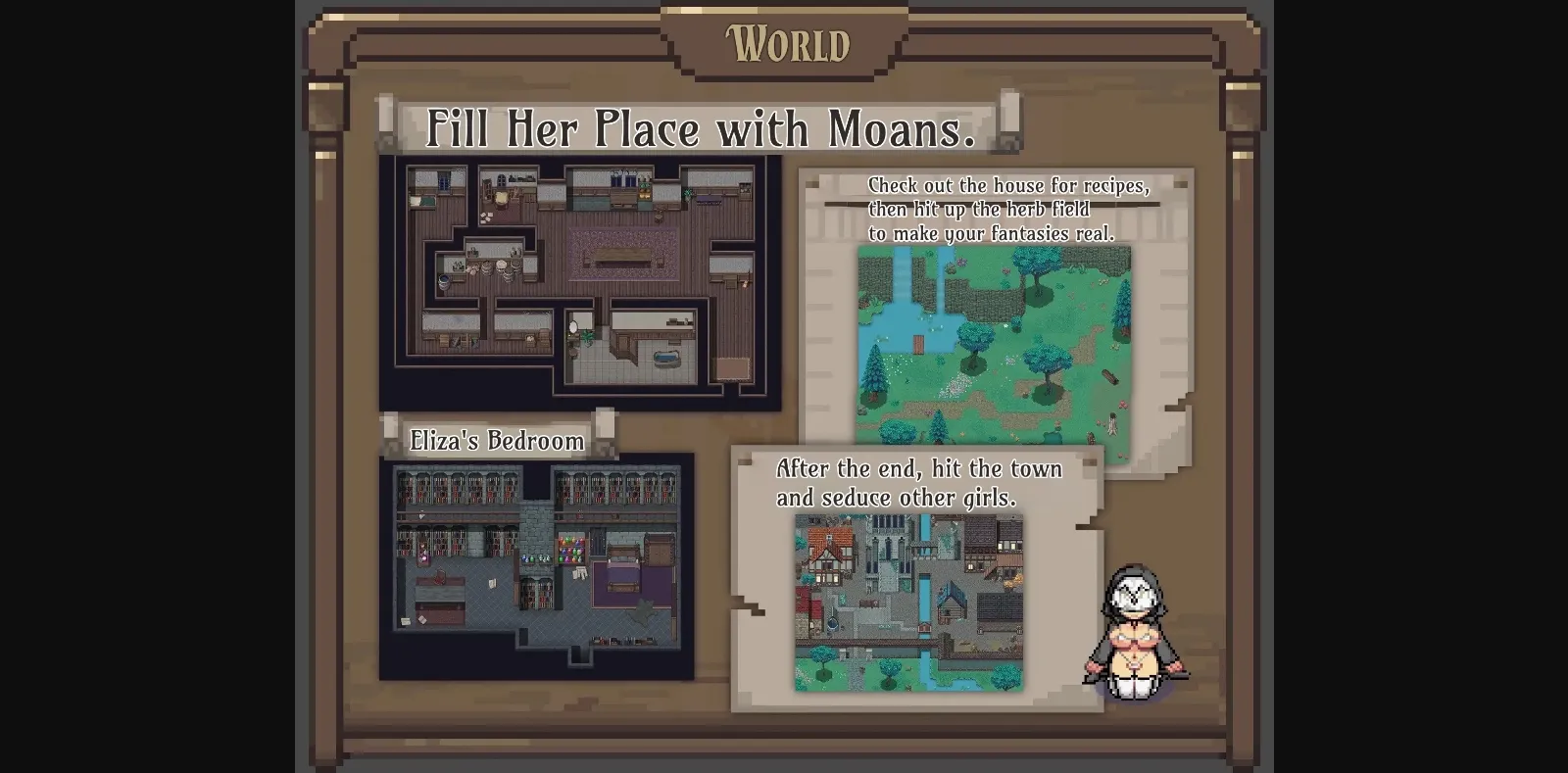Select the Eliza's Bedroom label

(495, 441)
